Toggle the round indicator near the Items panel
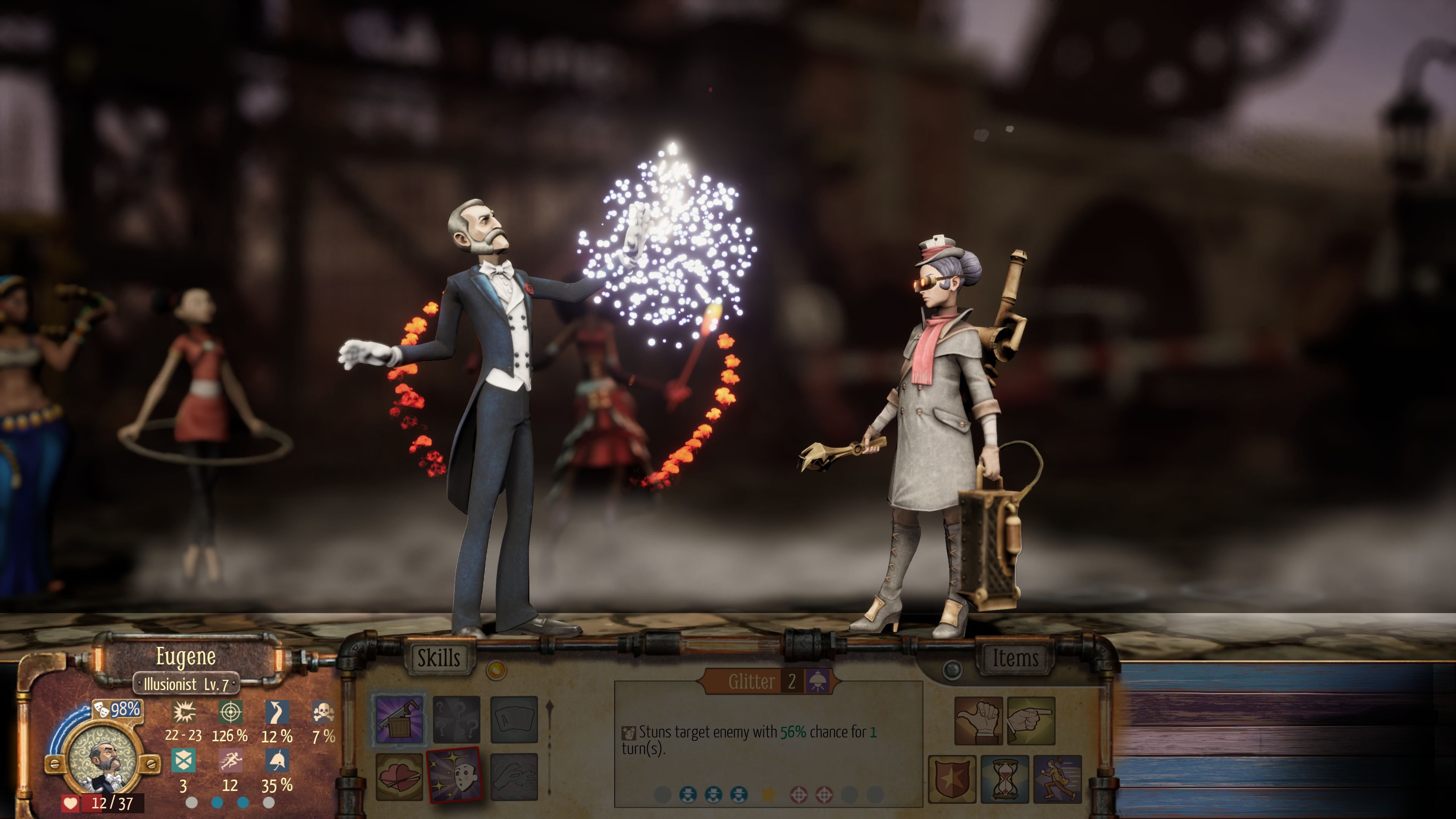Image resolution: width=1456 pixels, height=819 pixels. pyautogui.click(x=952, y=670)
